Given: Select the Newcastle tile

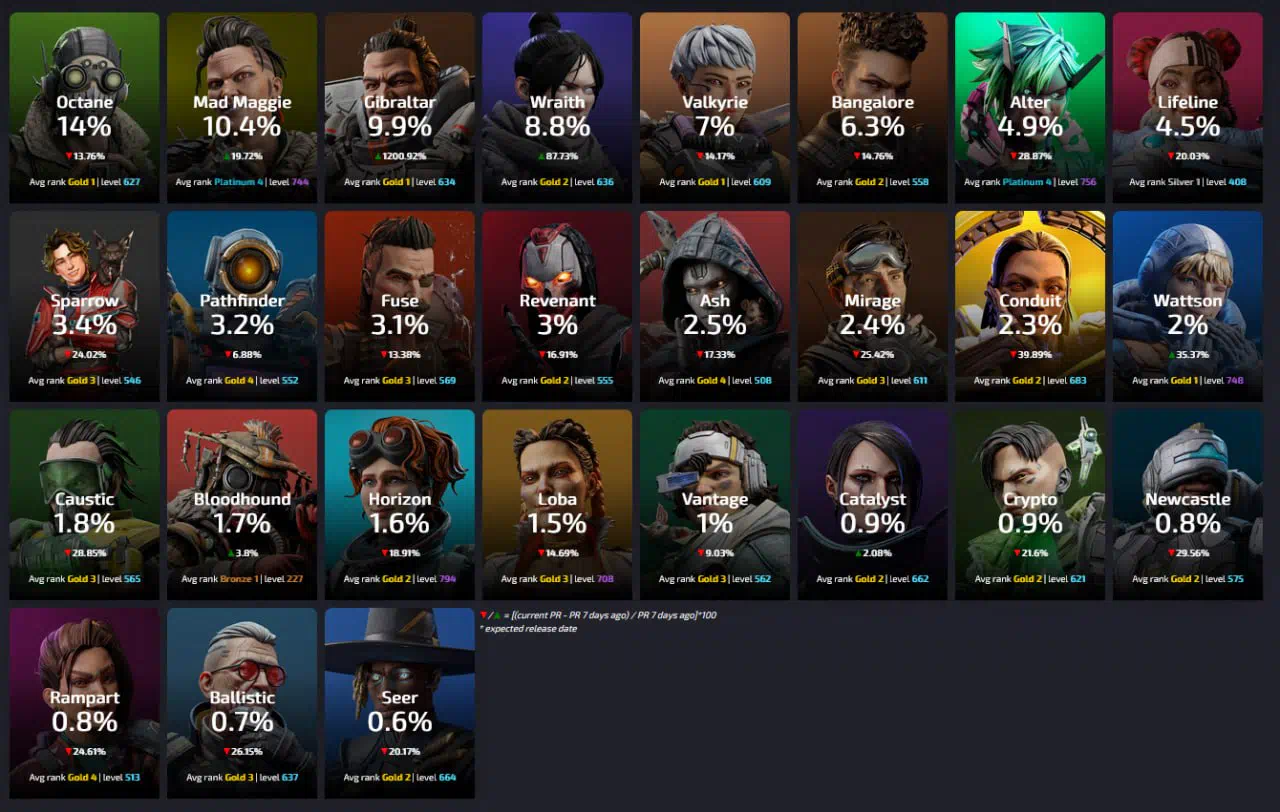Looking at the screenshot, I should [x=1187, y=504].
